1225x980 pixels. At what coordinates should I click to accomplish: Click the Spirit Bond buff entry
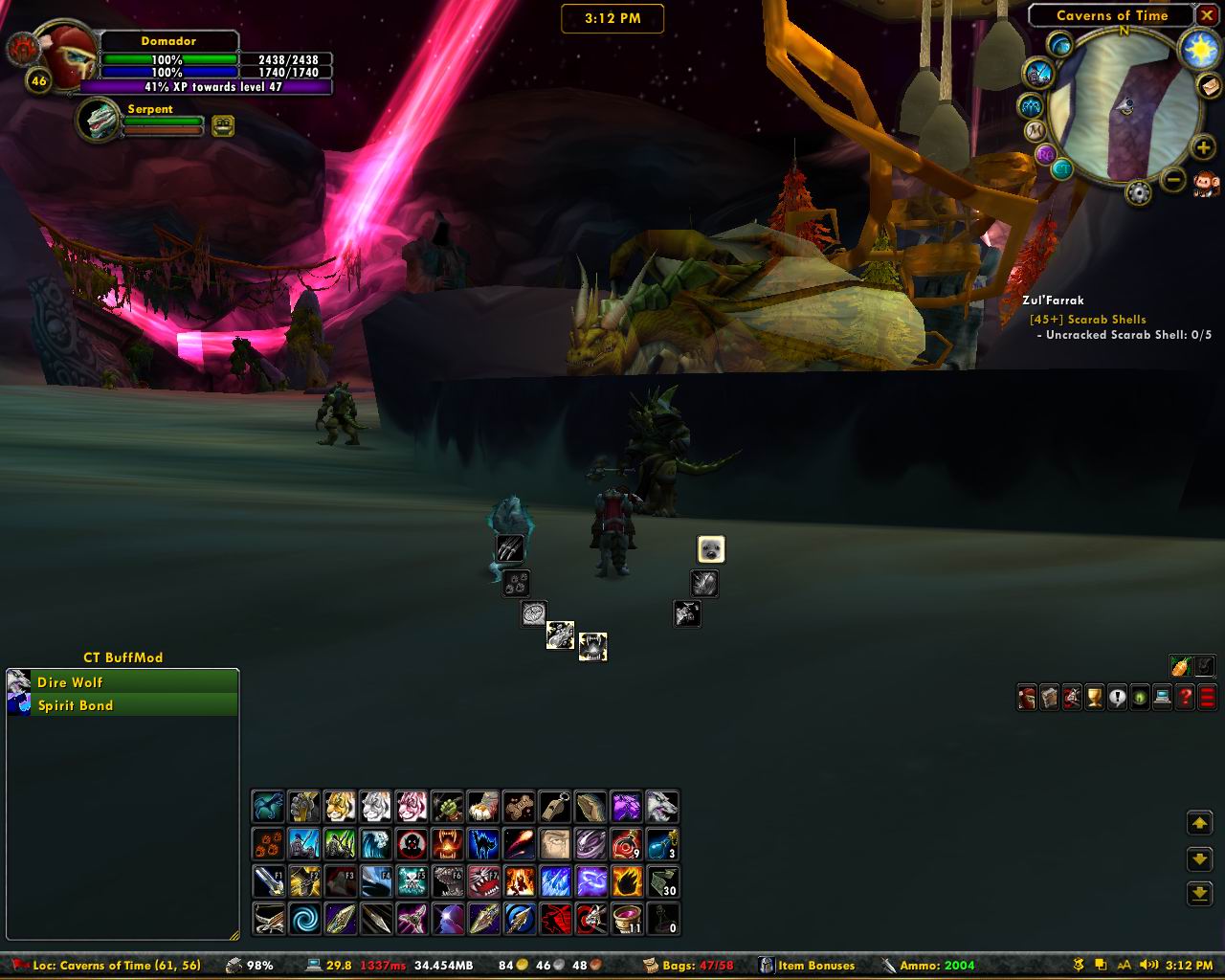[x=122, y=705]
